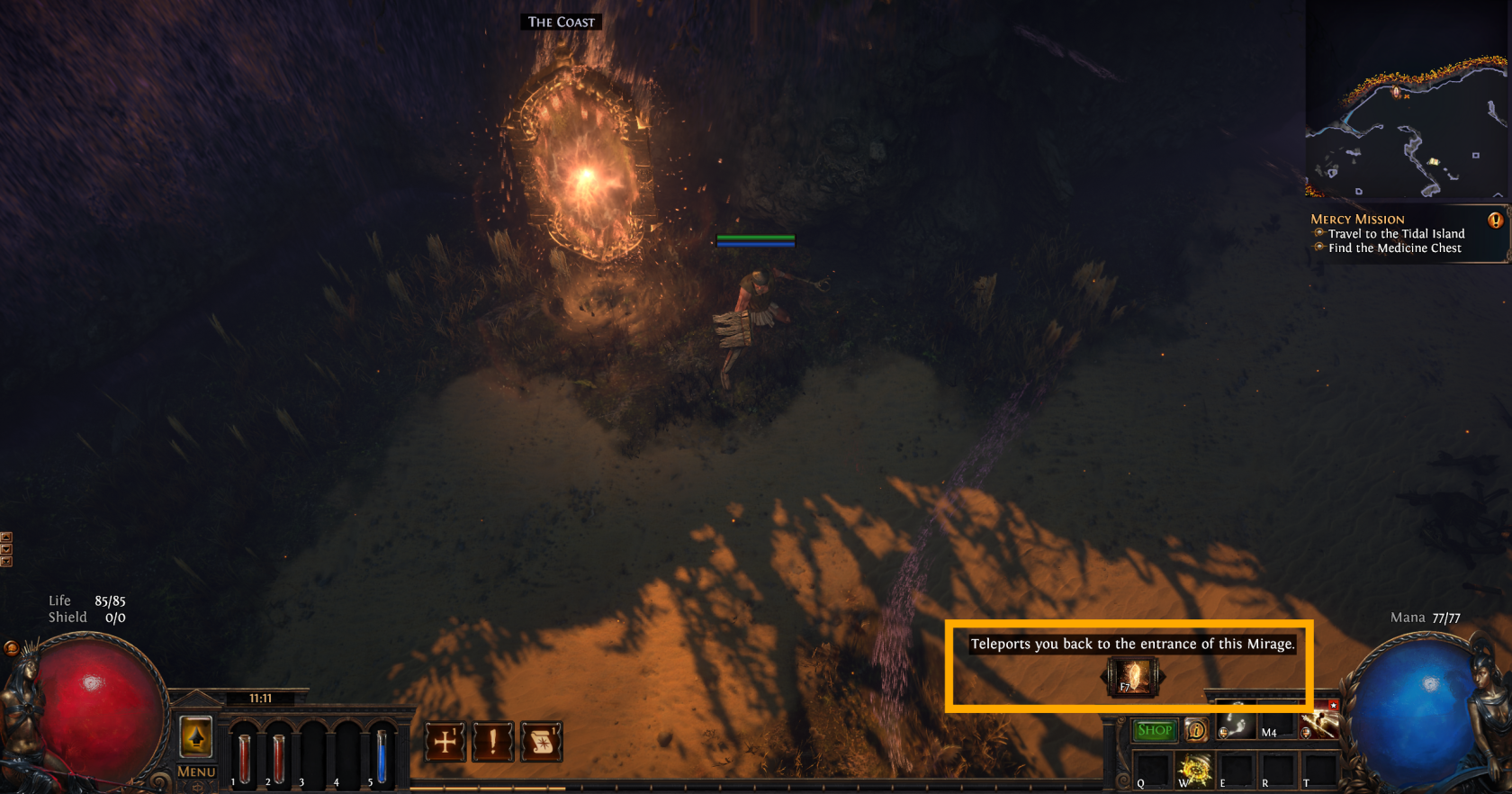Click the Mercy Mission exclamation quest icon
The height and width of the screenshot is (794, 1512).
(1495, 220)
